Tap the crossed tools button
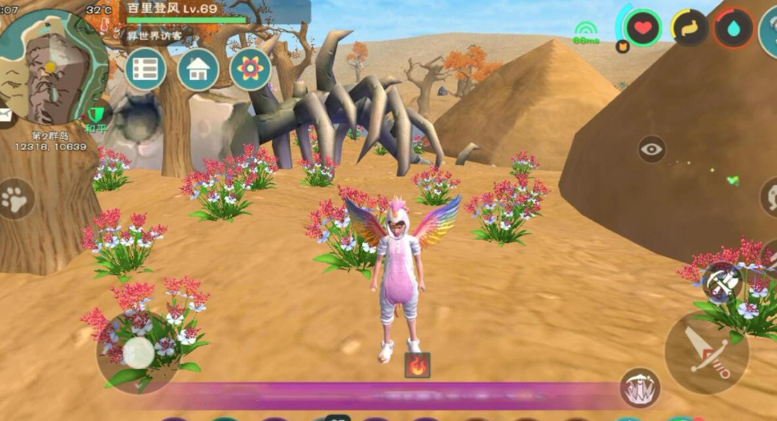This screenshot has height=421, width=777. (x=721, y=283)
